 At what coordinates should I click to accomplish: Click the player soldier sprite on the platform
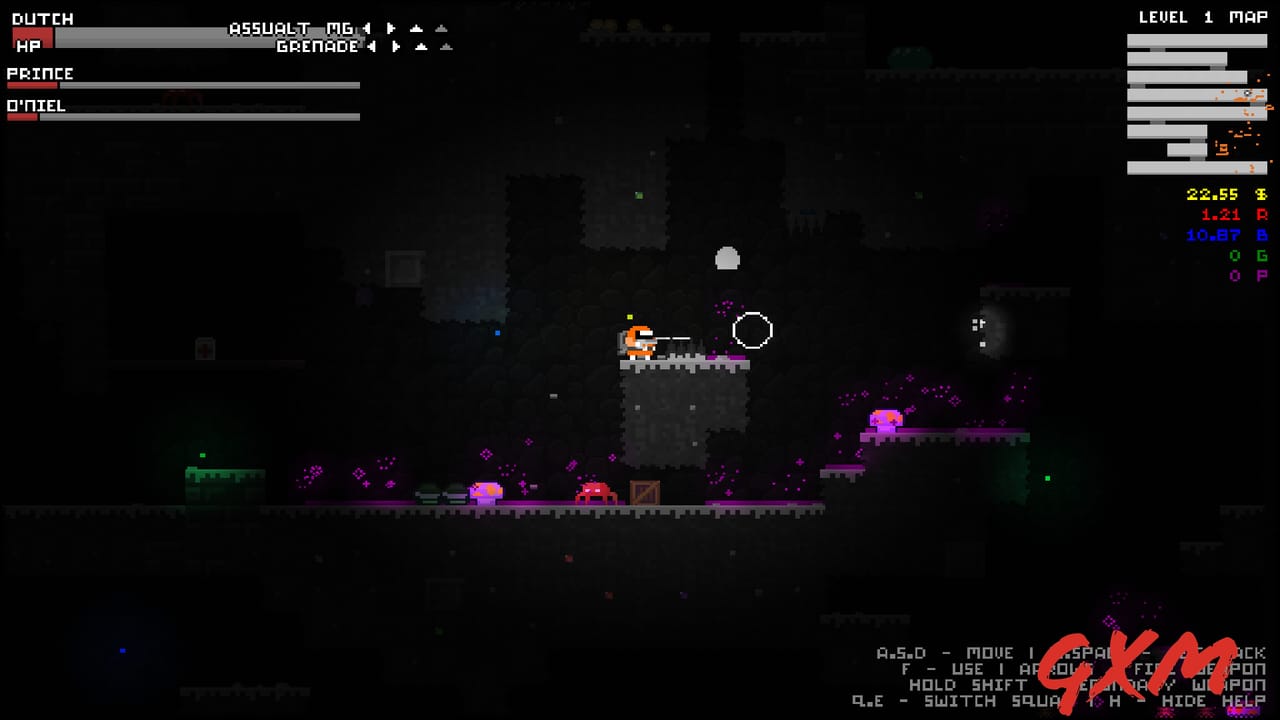point(637,340)
